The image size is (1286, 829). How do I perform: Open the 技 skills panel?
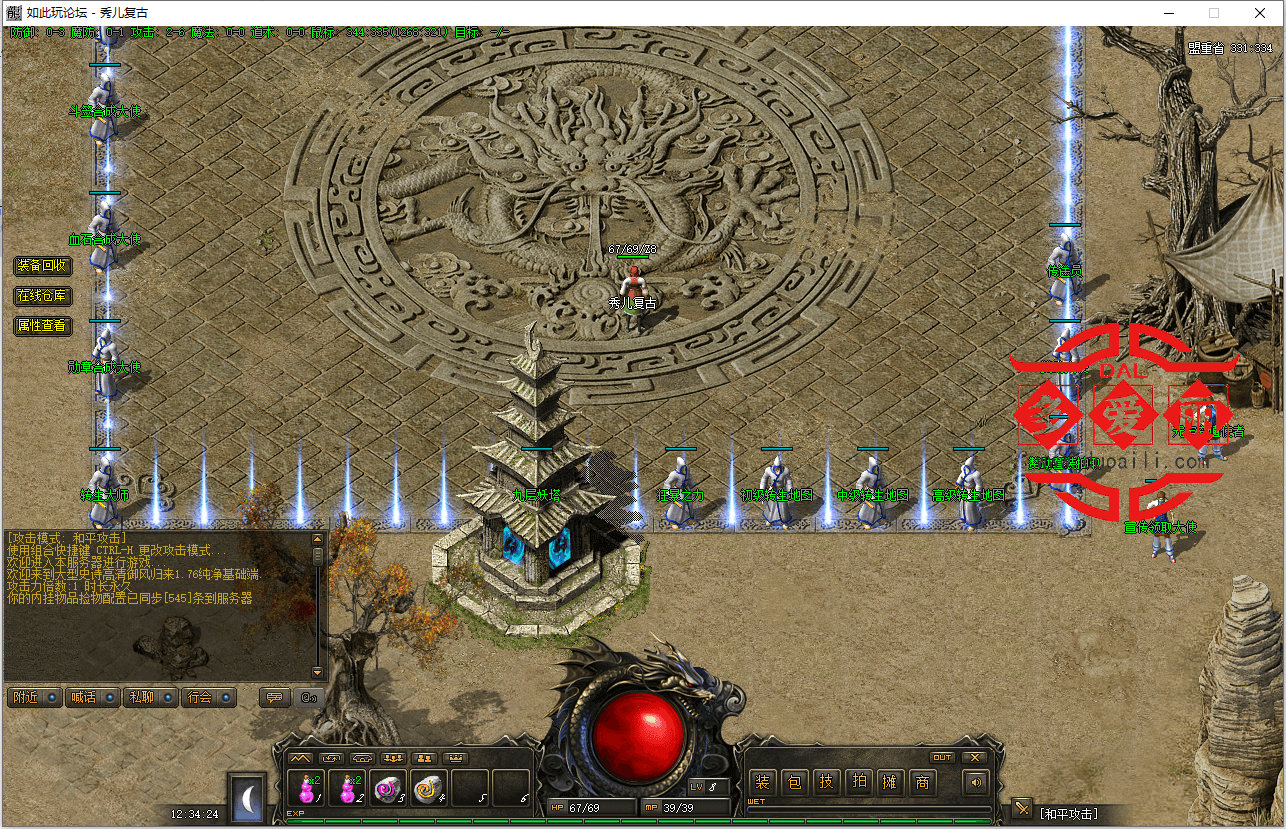pos(826,782)
